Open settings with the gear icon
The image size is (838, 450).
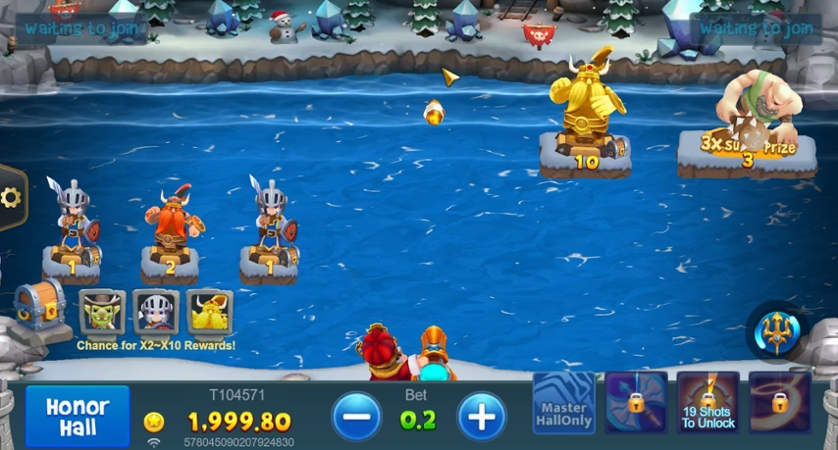click(x=11, y=197)
